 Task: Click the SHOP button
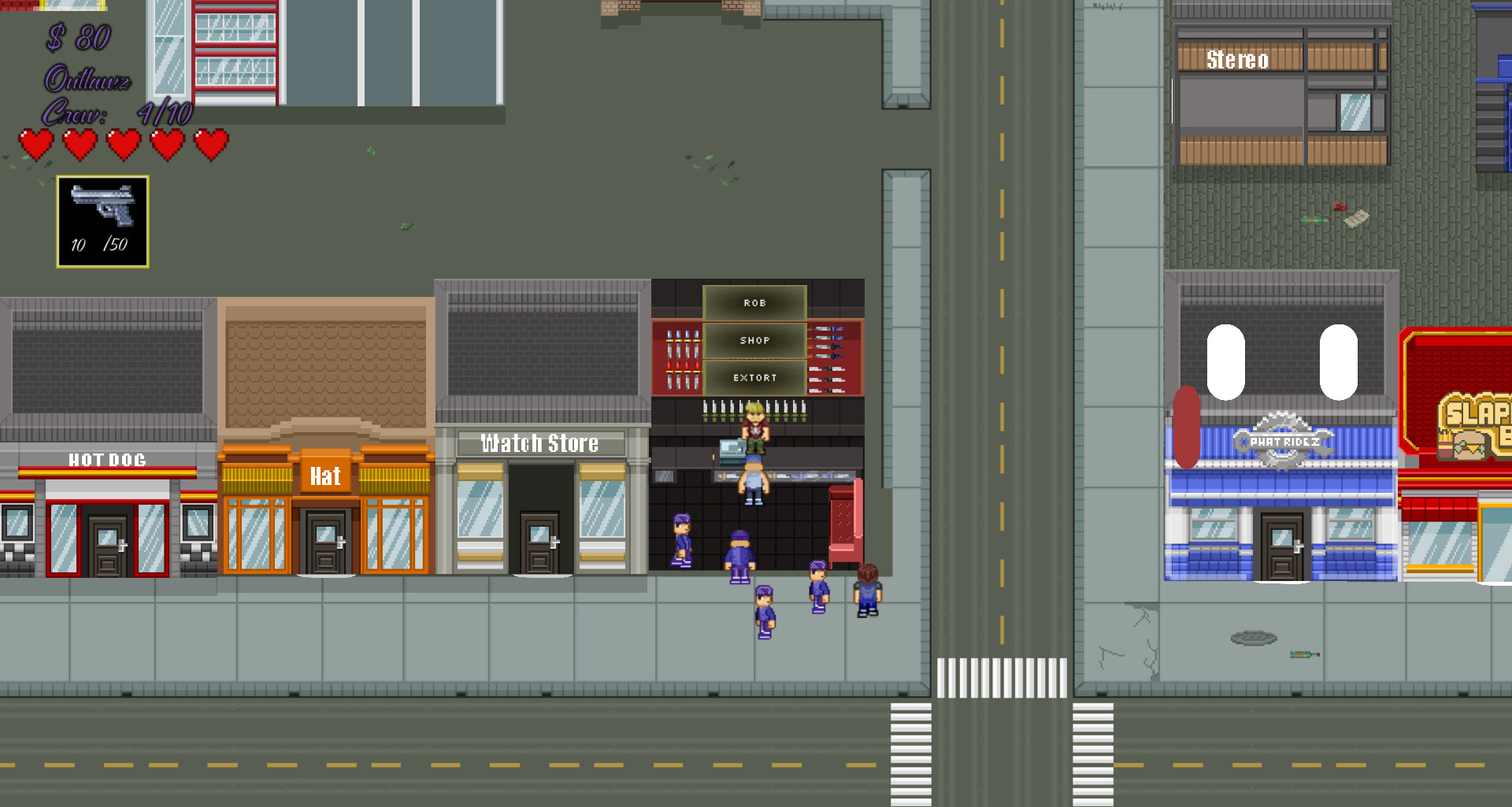pyautogui.click(x=754, y=340)
